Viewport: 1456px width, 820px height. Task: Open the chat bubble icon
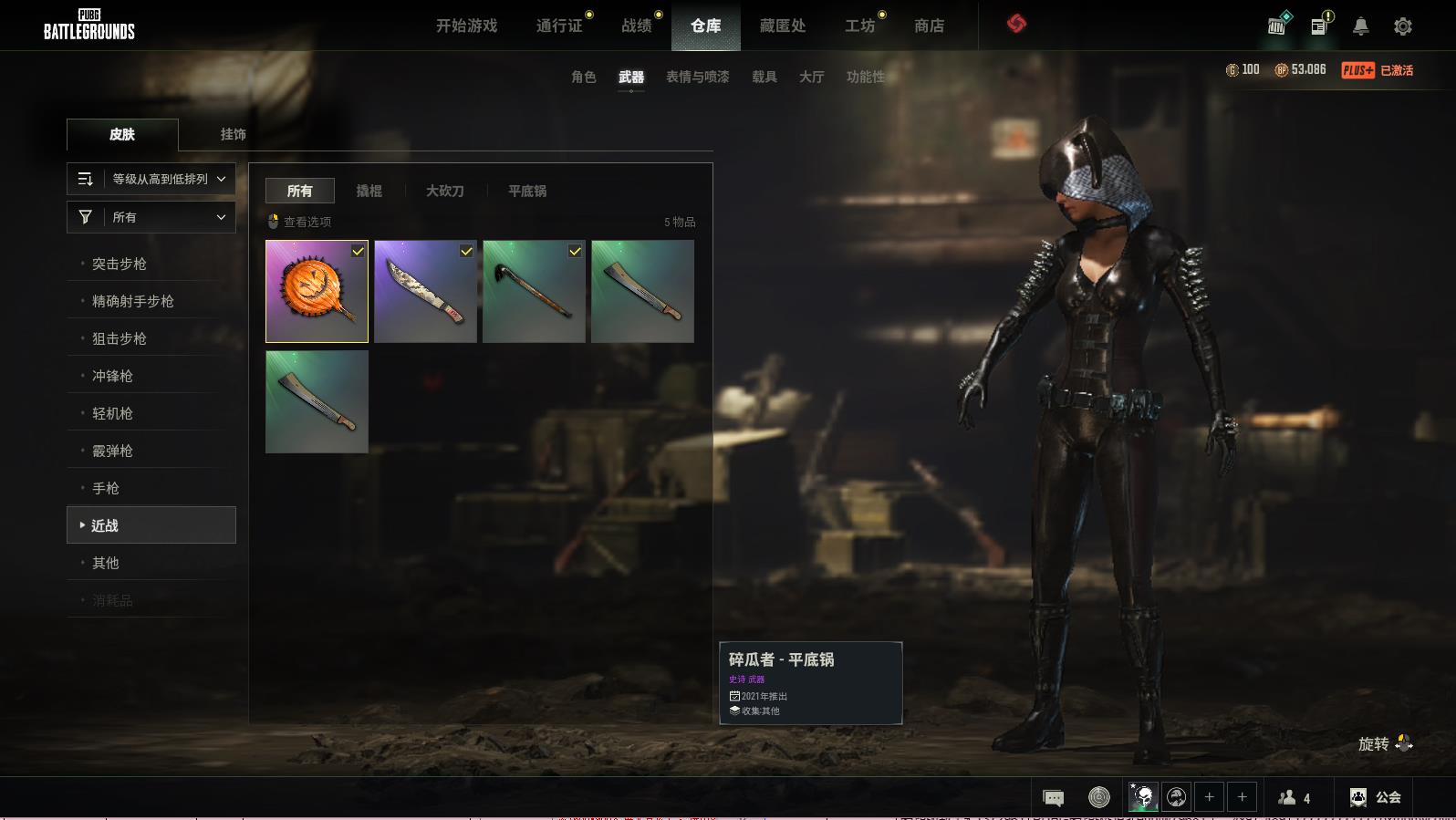point(1053,798)
